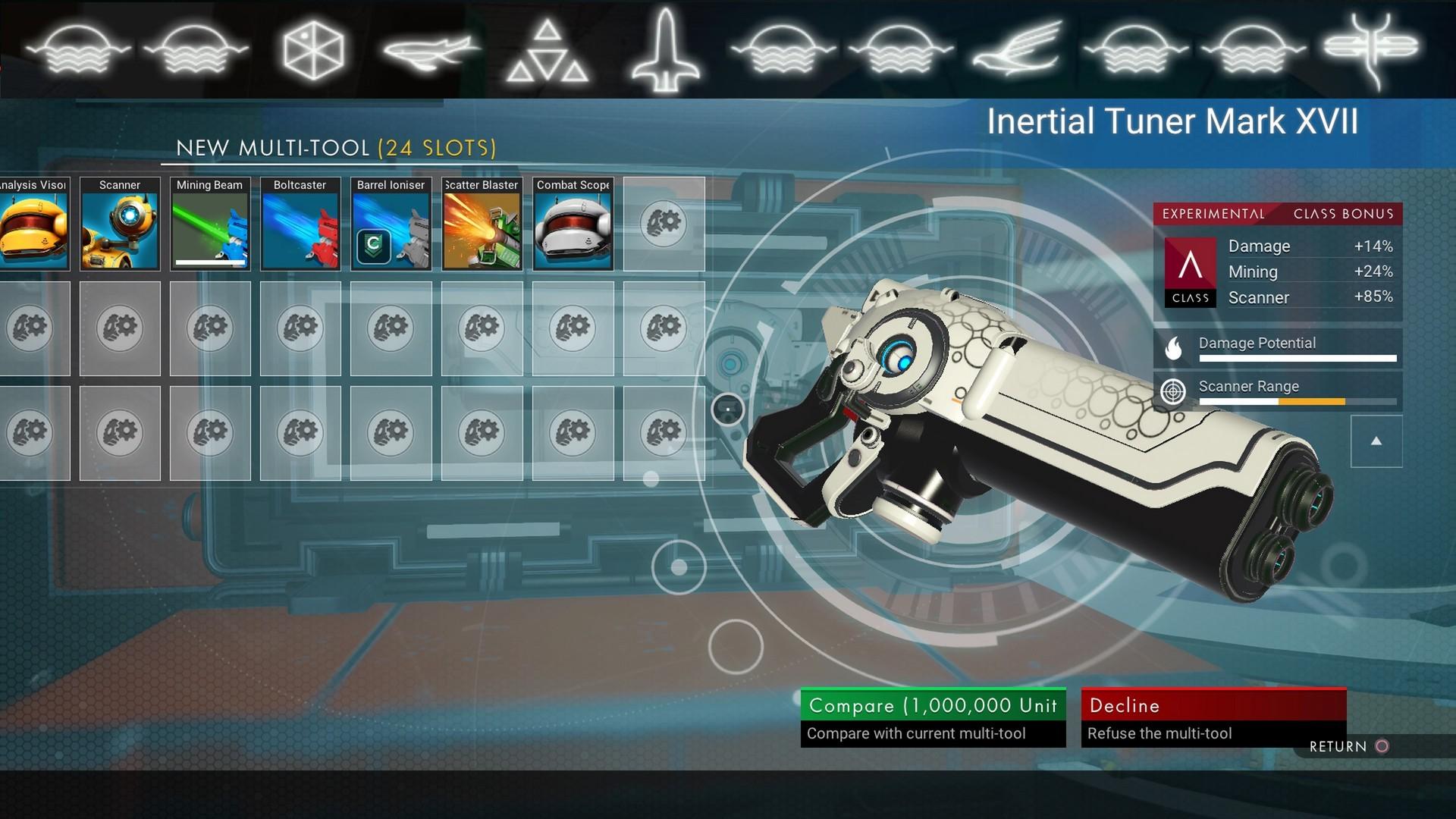Select the Scanner technology slot
The image size is (1456, 819).
coord(120,225)
